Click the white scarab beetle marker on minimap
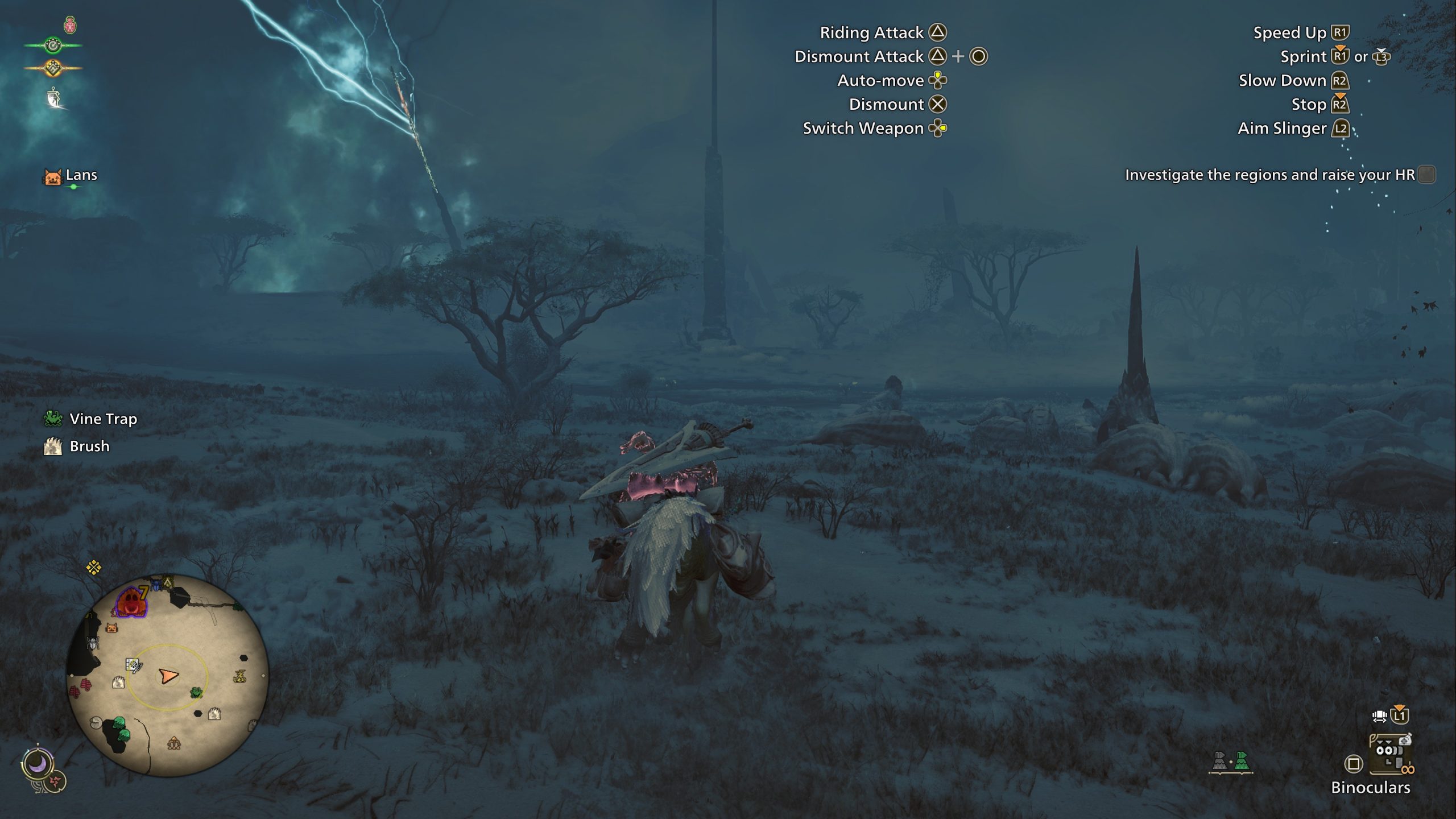1456x819 pixels. tap(93, 643)
